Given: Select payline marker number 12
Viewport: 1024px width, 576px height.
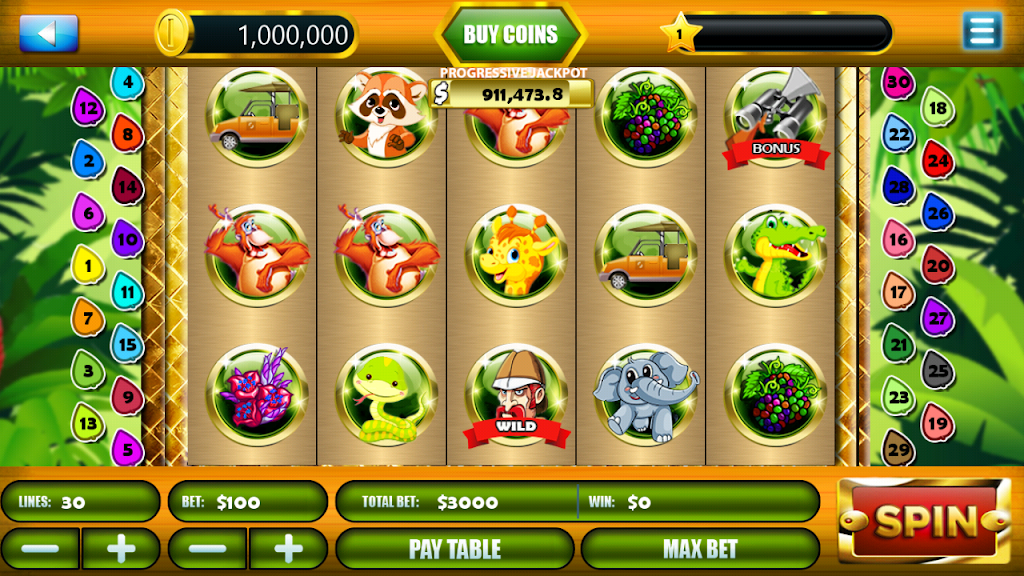Looking at the screenshot, I should point(88,107).
